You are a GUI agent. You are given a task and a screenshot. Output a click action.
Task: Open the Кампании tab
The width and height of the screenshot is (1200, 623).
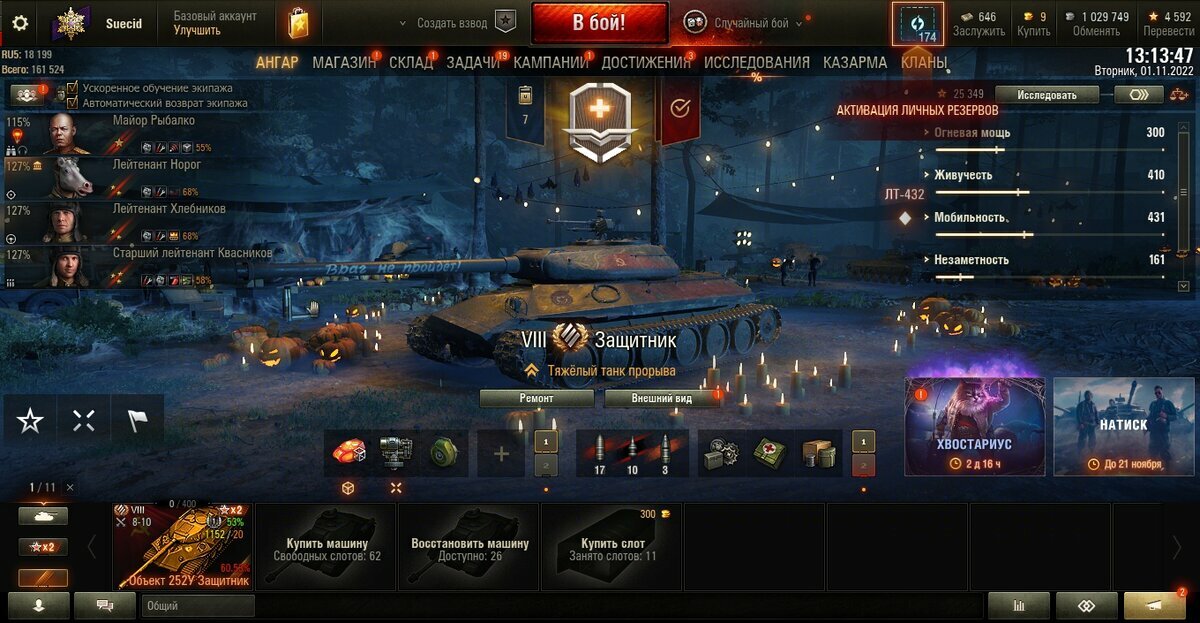(551, 62)
